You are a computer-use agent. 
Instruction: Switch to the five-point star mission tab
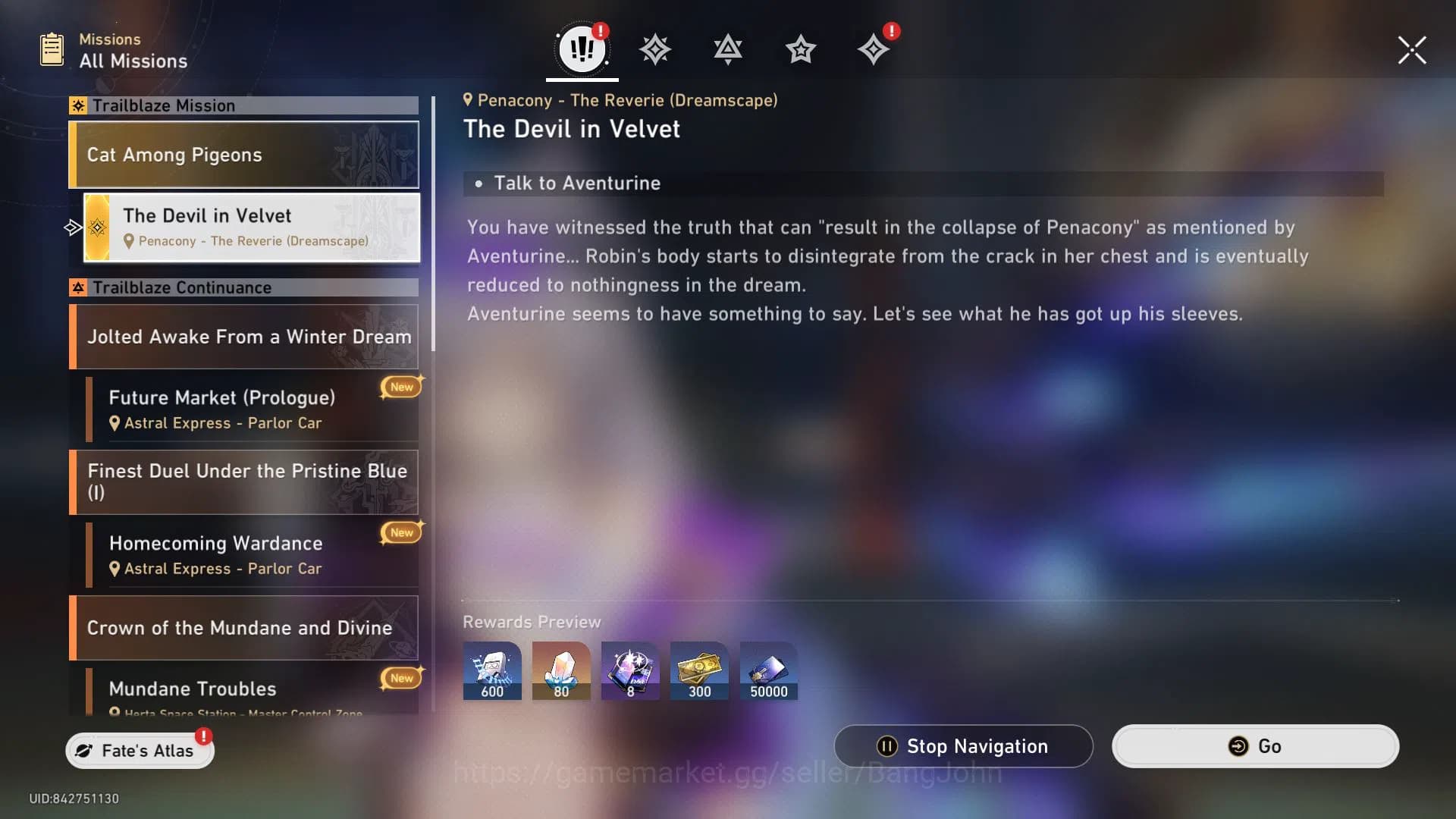click(x=800, y=50)
